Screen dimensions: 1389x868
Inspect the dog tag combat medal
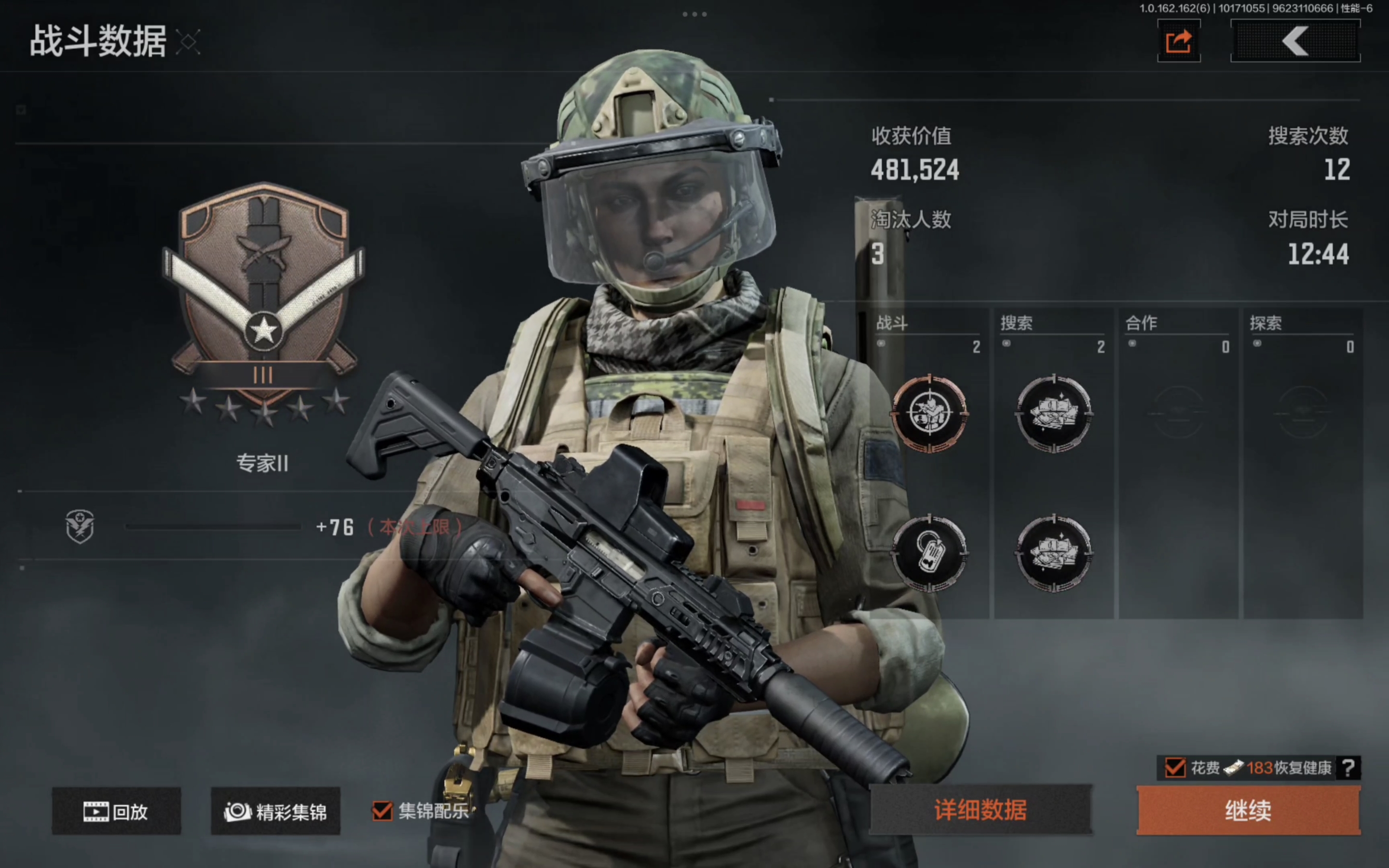click(929, 553)
